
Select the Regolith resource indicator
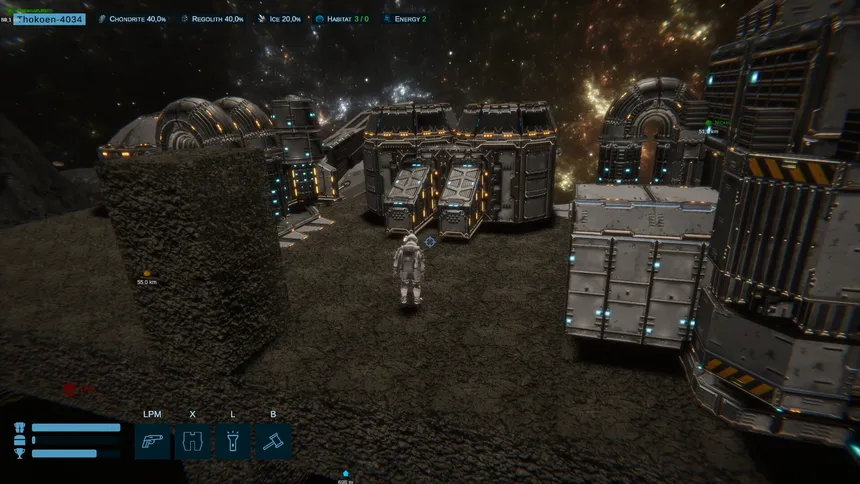click(x=212, y=19)
